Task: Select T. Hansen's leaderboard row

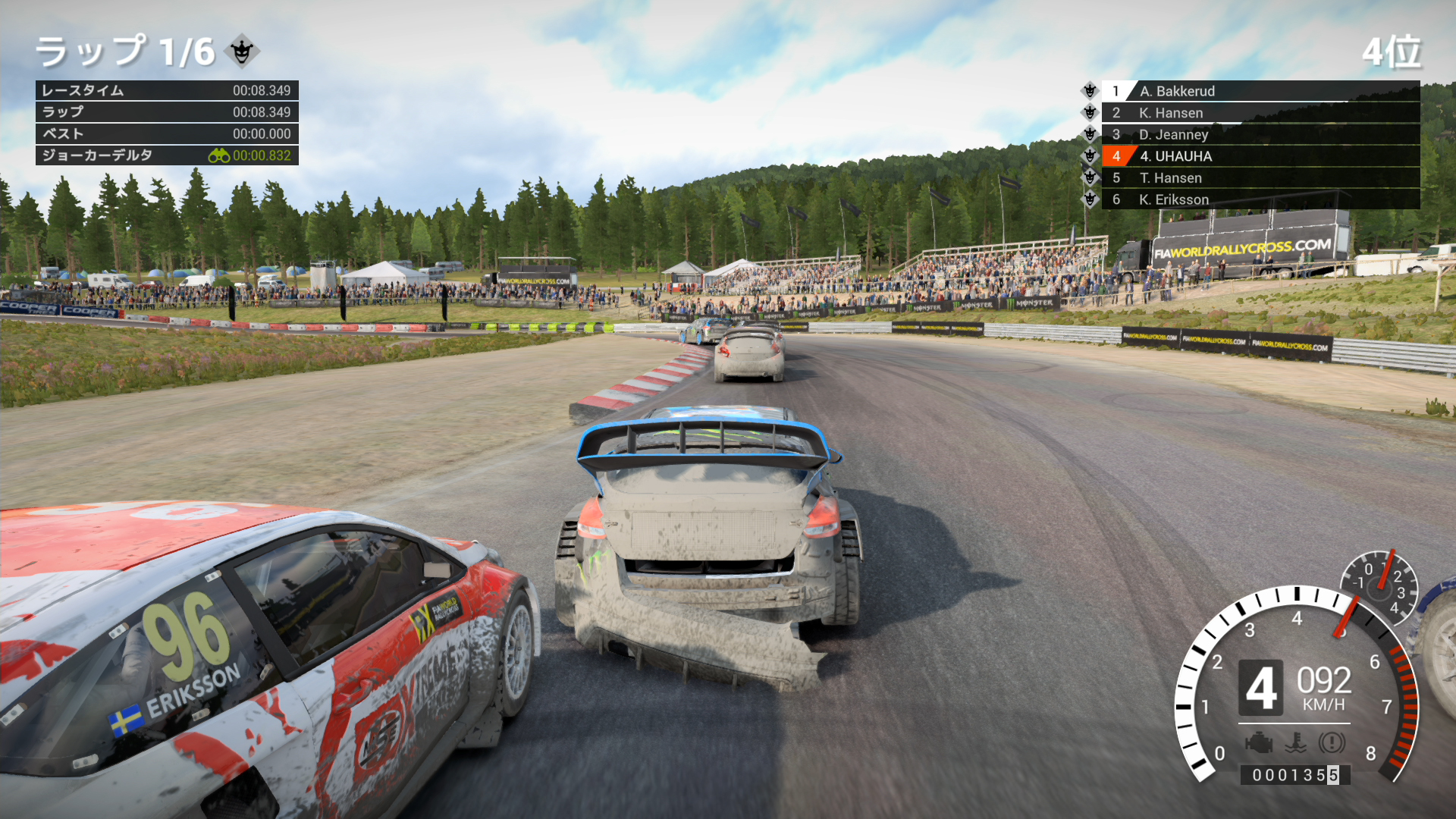Action: coord(1259,178)
